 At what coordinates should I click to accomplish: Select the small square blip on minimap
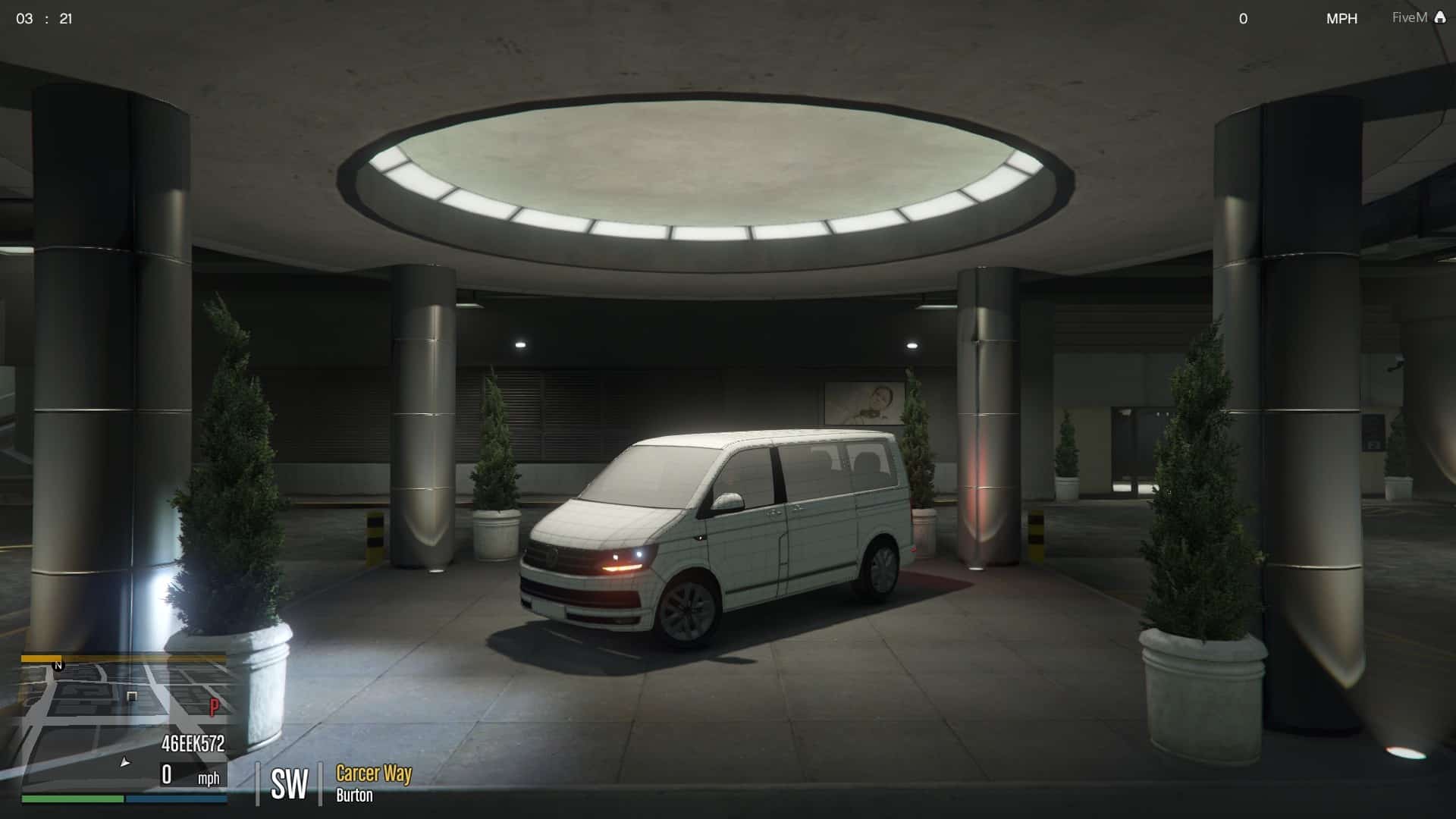[132, 696]
